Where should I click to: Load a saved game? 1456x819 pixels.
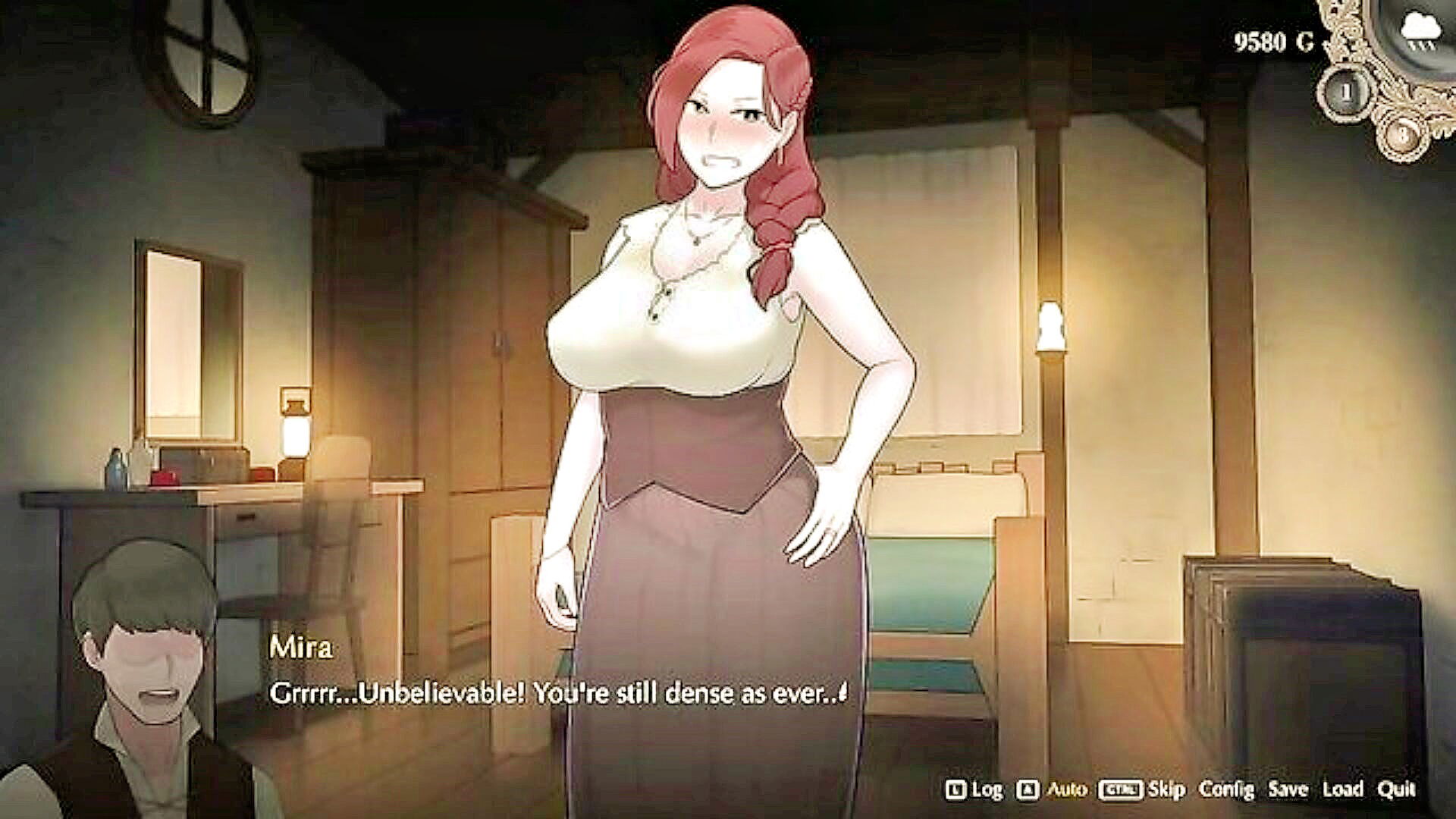tap(1342, 789)
